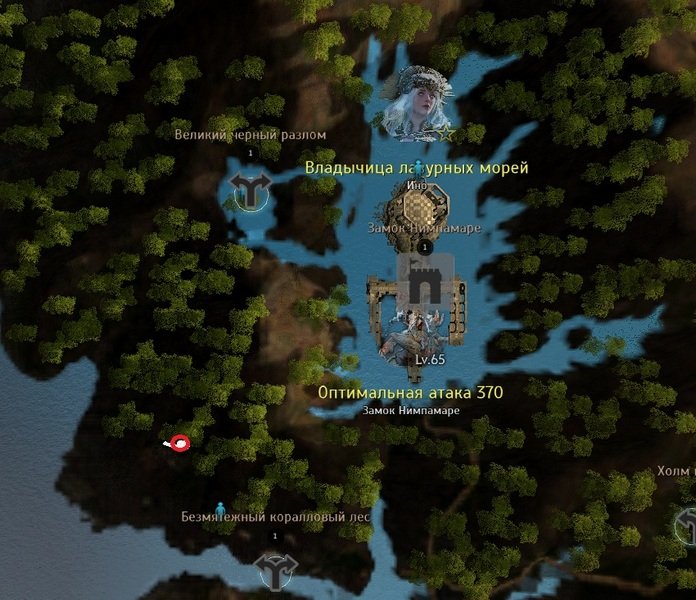This screenshot has height=600, width=696.
Task: Select the Lv.65 boss marker
Action: pyautogui.click(x=417, y=333)
